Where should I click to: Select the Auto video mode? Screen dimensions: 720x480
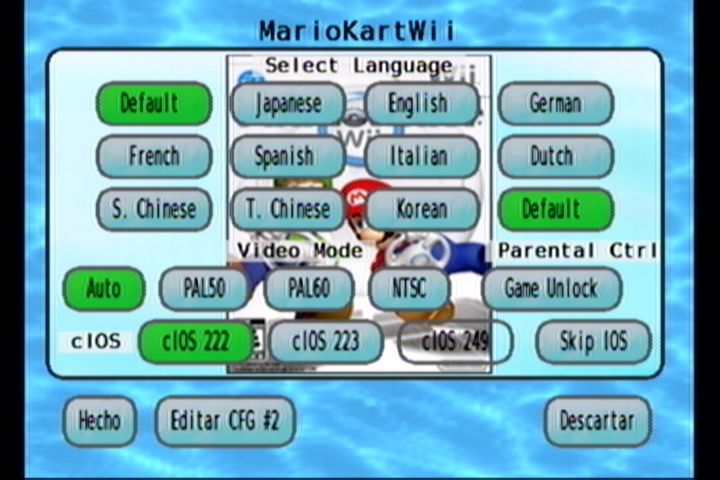click(x=104, y=289)
